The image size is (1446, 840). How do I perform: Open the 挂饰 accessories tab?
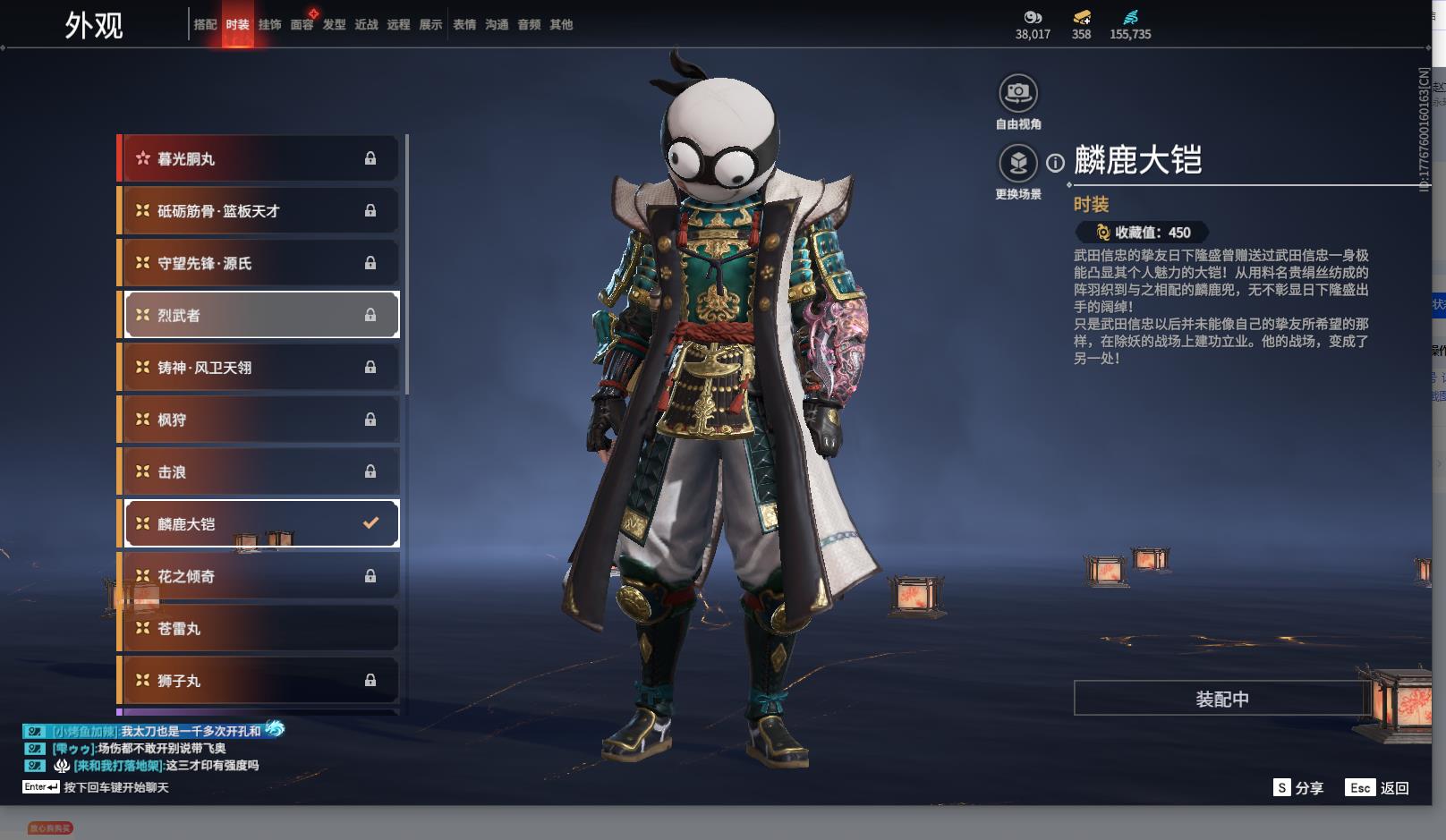pyautogui.click(x=269, y=25)
